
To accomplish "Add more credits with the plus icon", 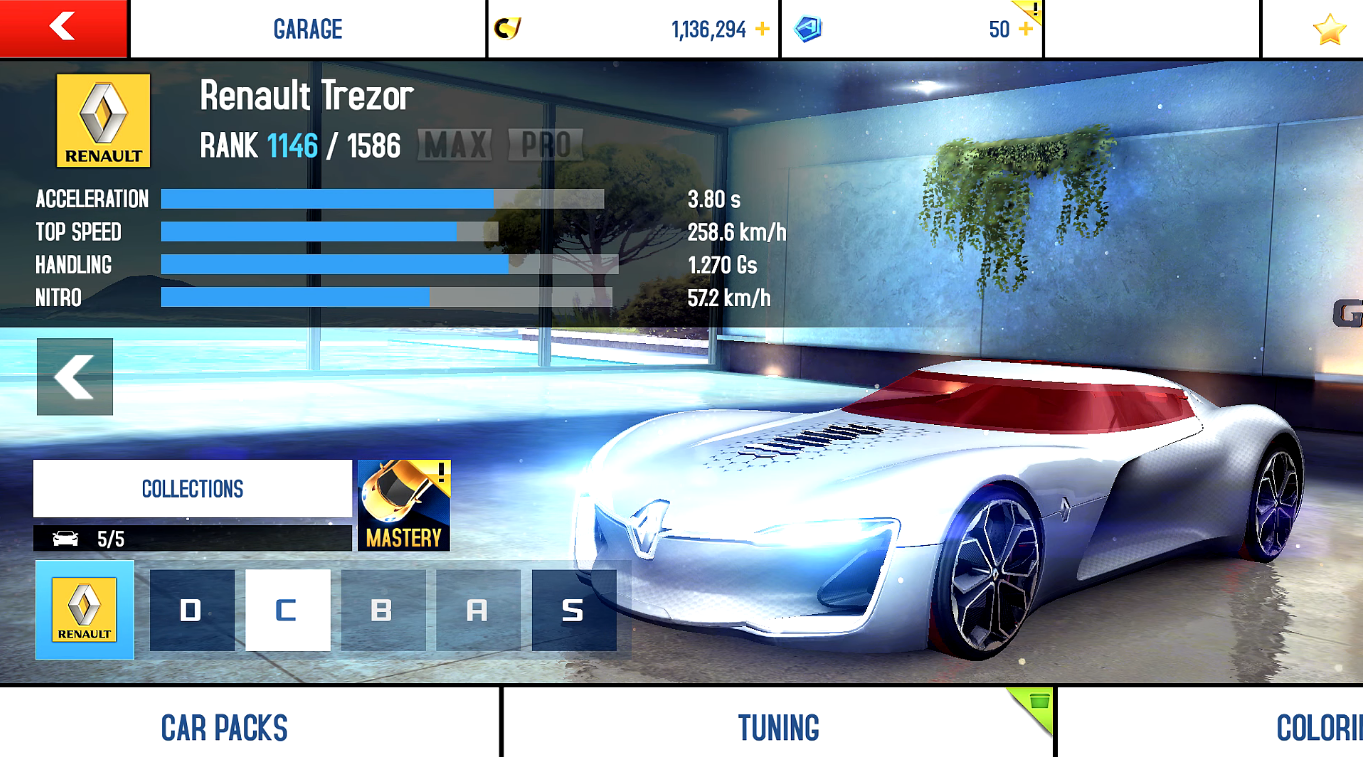I will pos(763,29).
